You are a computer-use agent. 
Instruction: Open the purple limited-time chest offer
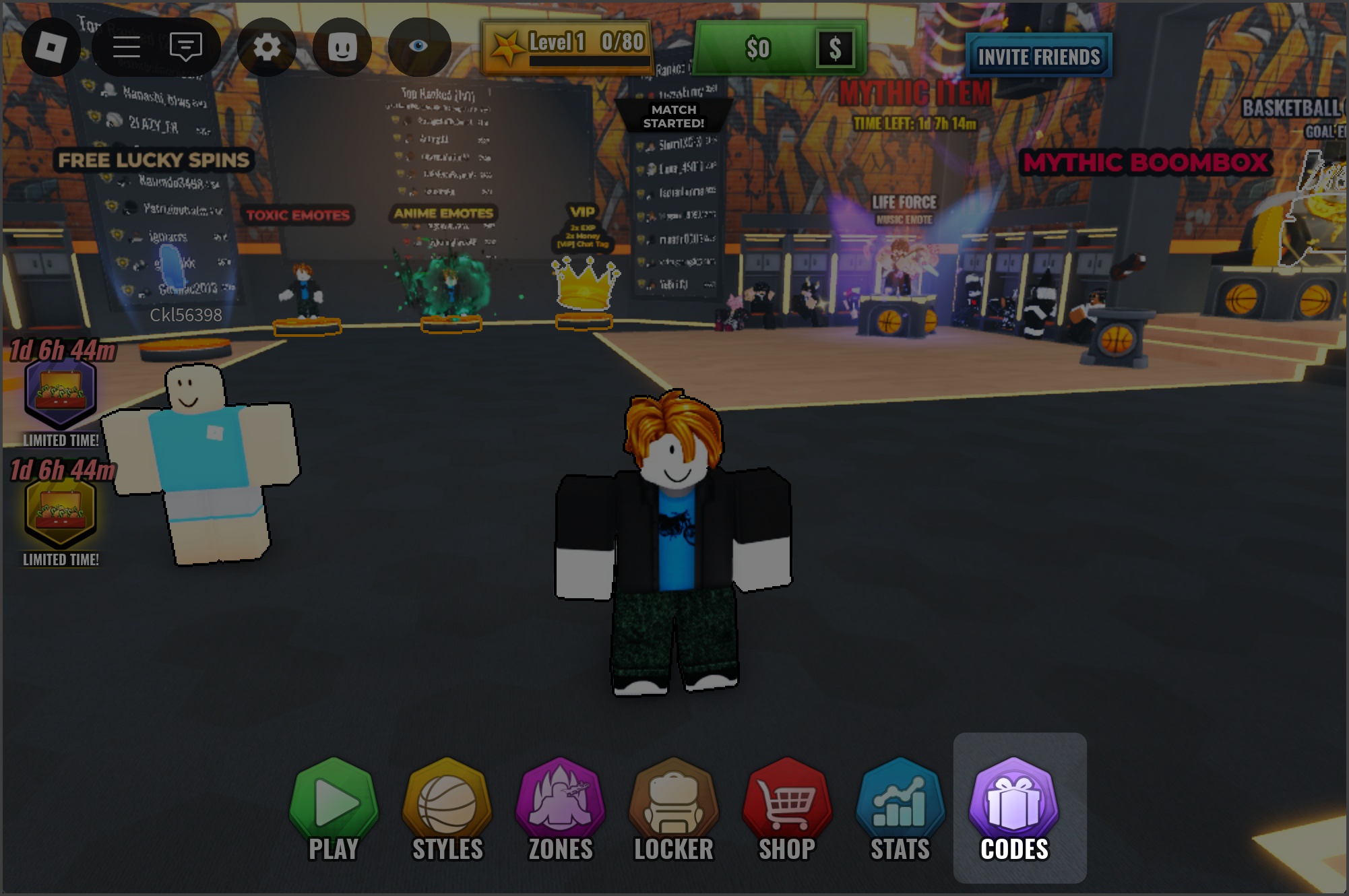click(x=61, y=393)
